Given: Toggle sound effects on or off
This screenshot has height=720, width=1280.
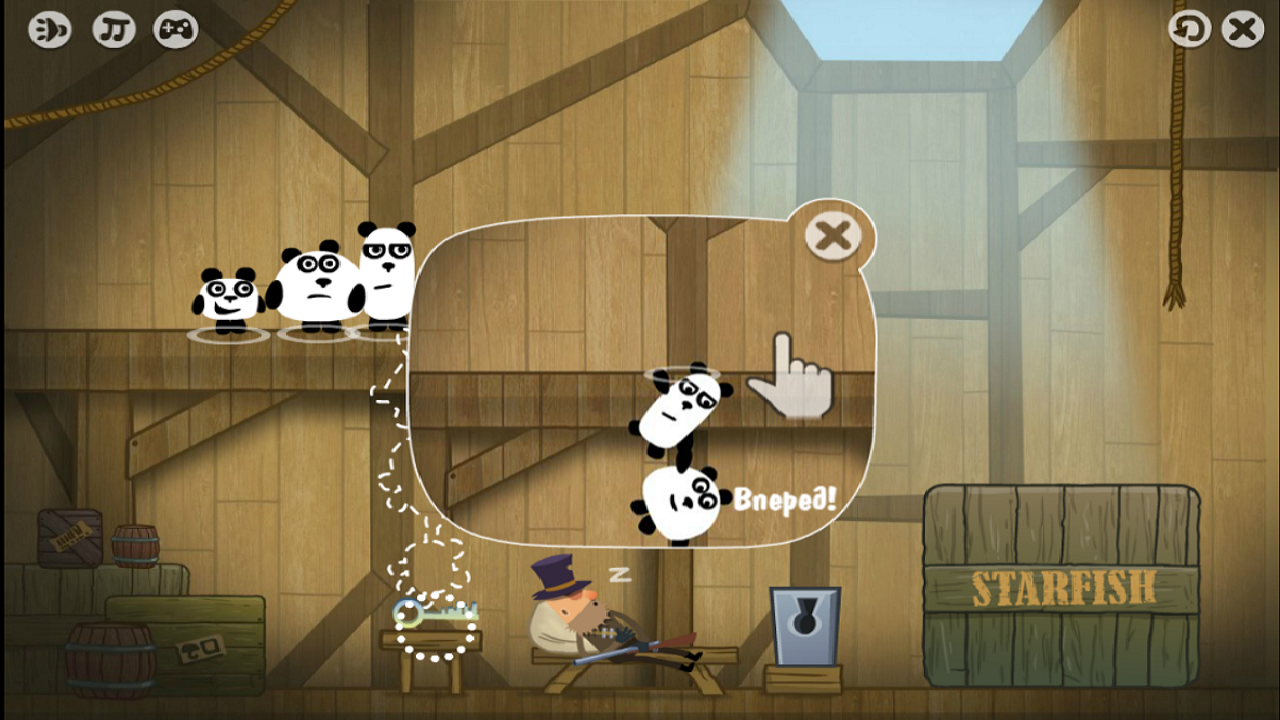Looking at the screenshot, I should [x=48, y=29].
